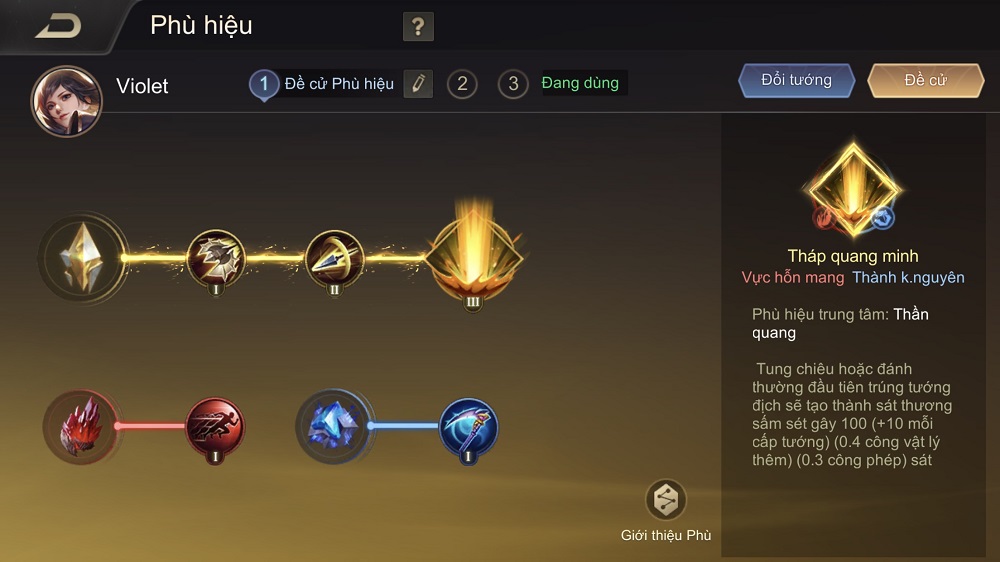Select the tier III Thần quang central badge
Screen dimensions: 1000x562
473,257
